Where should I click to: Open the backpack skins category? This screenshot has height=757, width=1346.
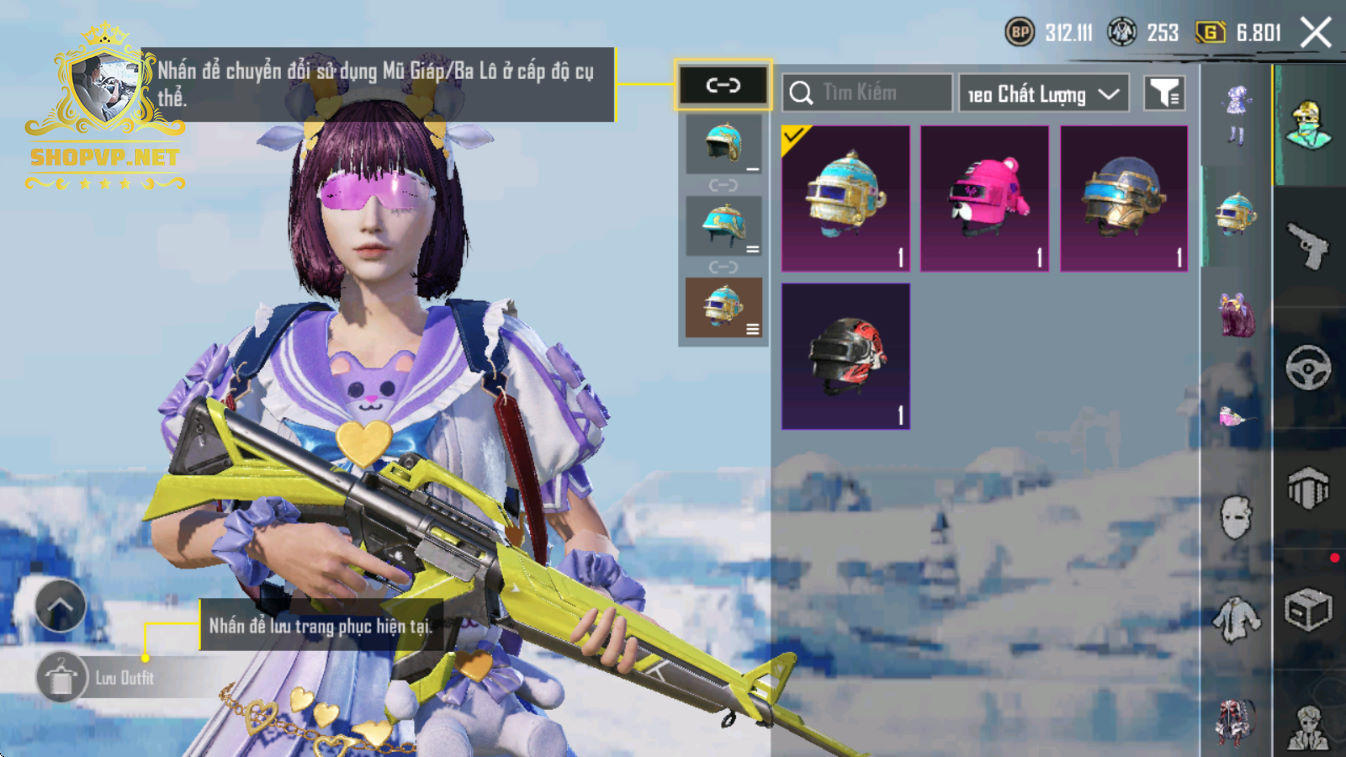1236,313
